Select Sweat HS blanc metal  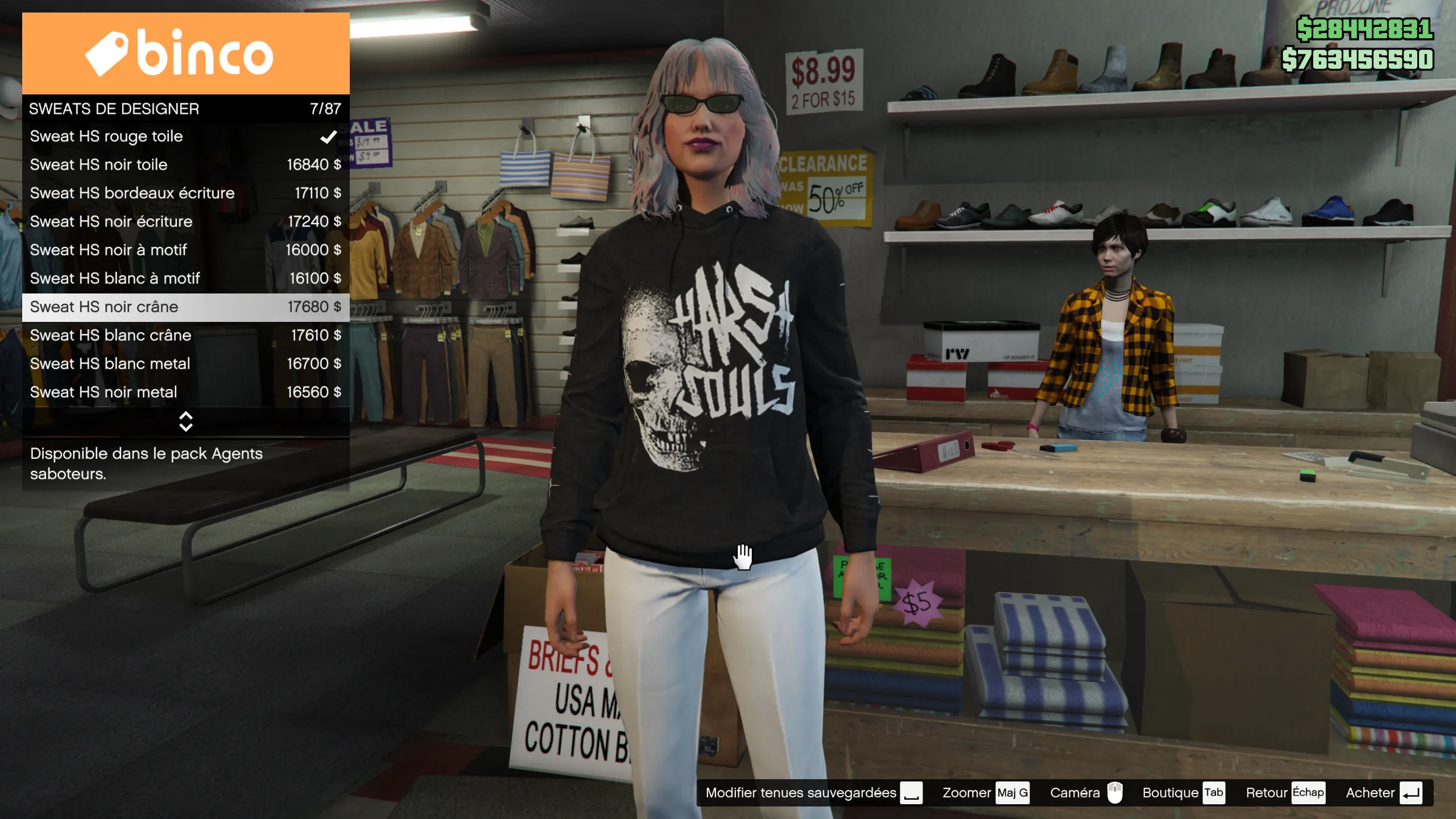185,364
